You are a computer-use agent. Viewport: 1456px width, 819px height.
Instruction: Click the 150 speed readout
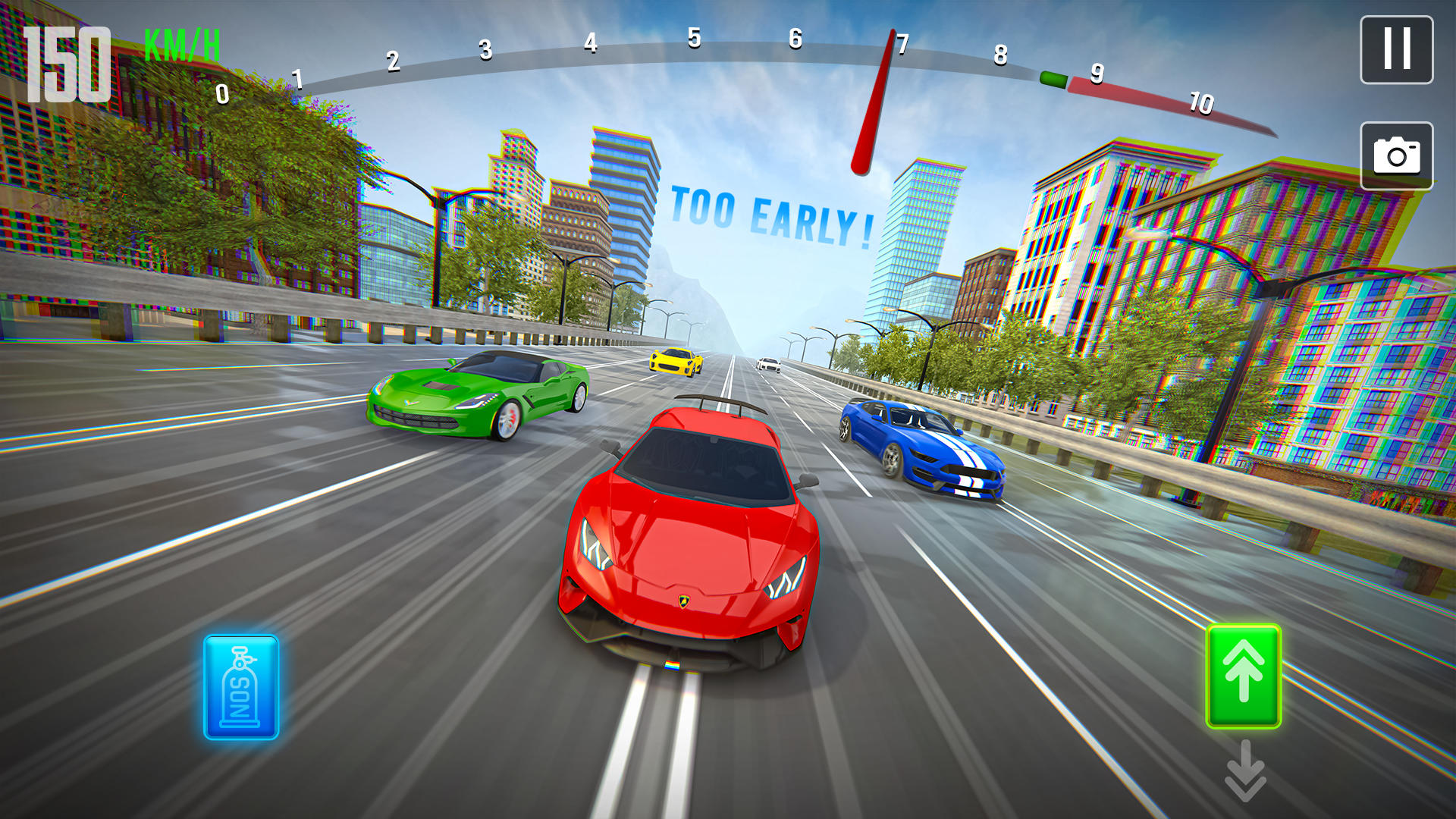point(67,62)
